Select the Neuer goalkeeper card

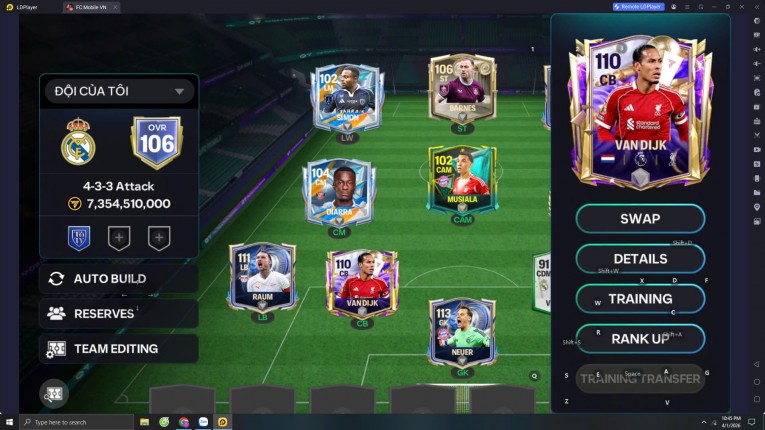pyautogui.click(x=462, y=333)
